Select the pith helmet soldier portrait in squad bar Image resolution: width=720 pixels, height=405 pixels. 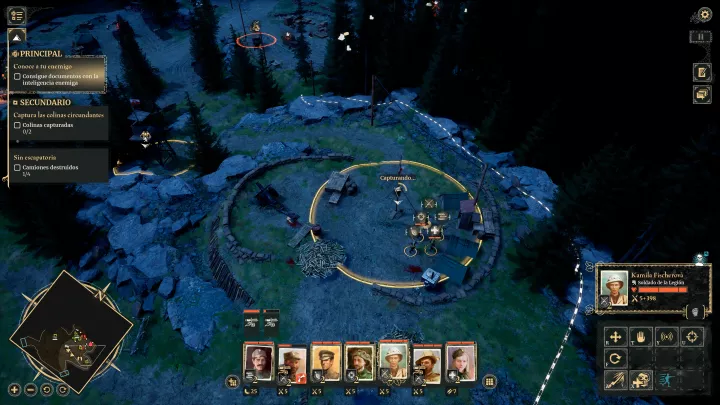[394, 360]
